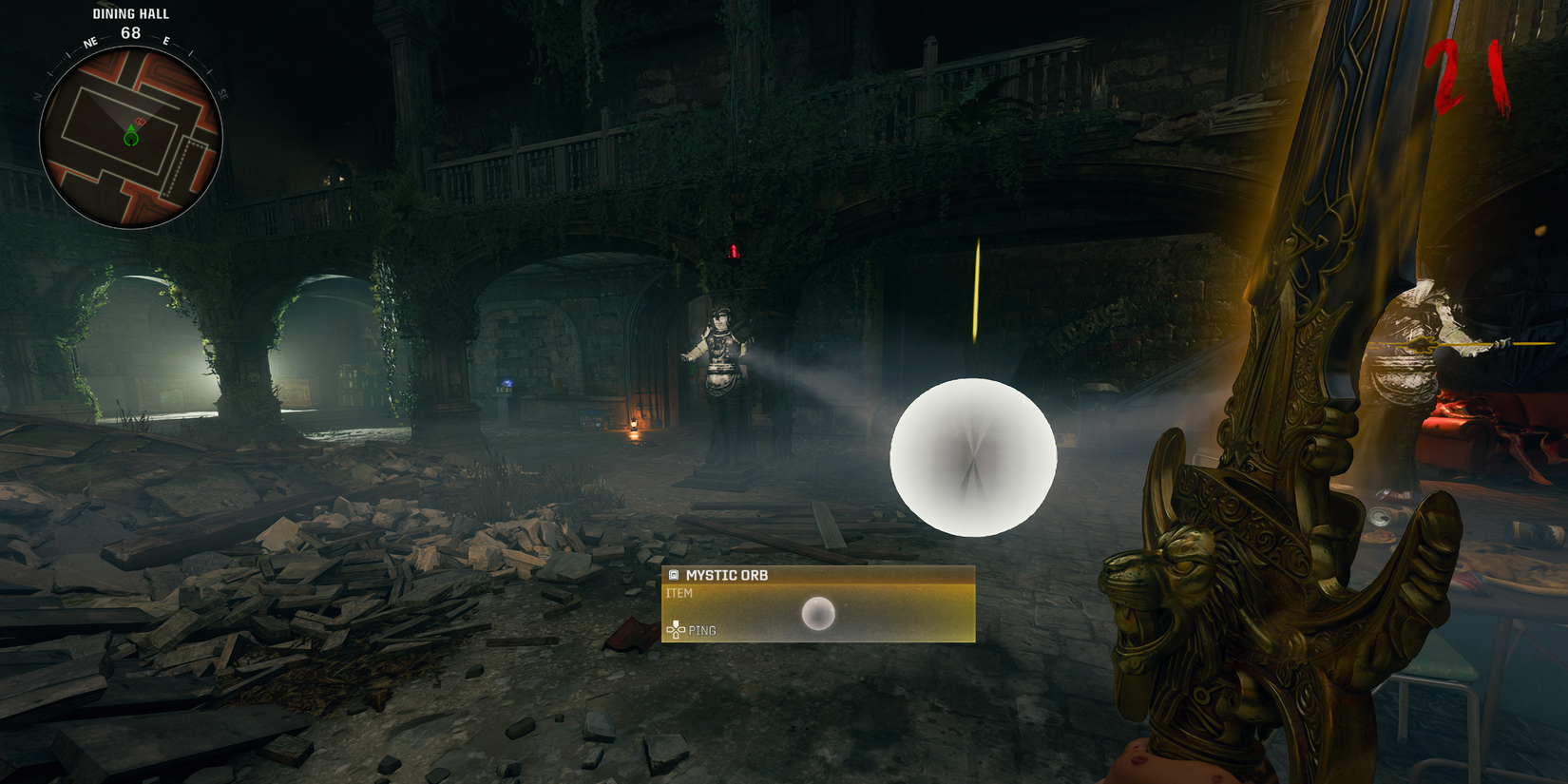Select the ITEM category label
The height and width of the screenshot is (784, 1568).
679,592
